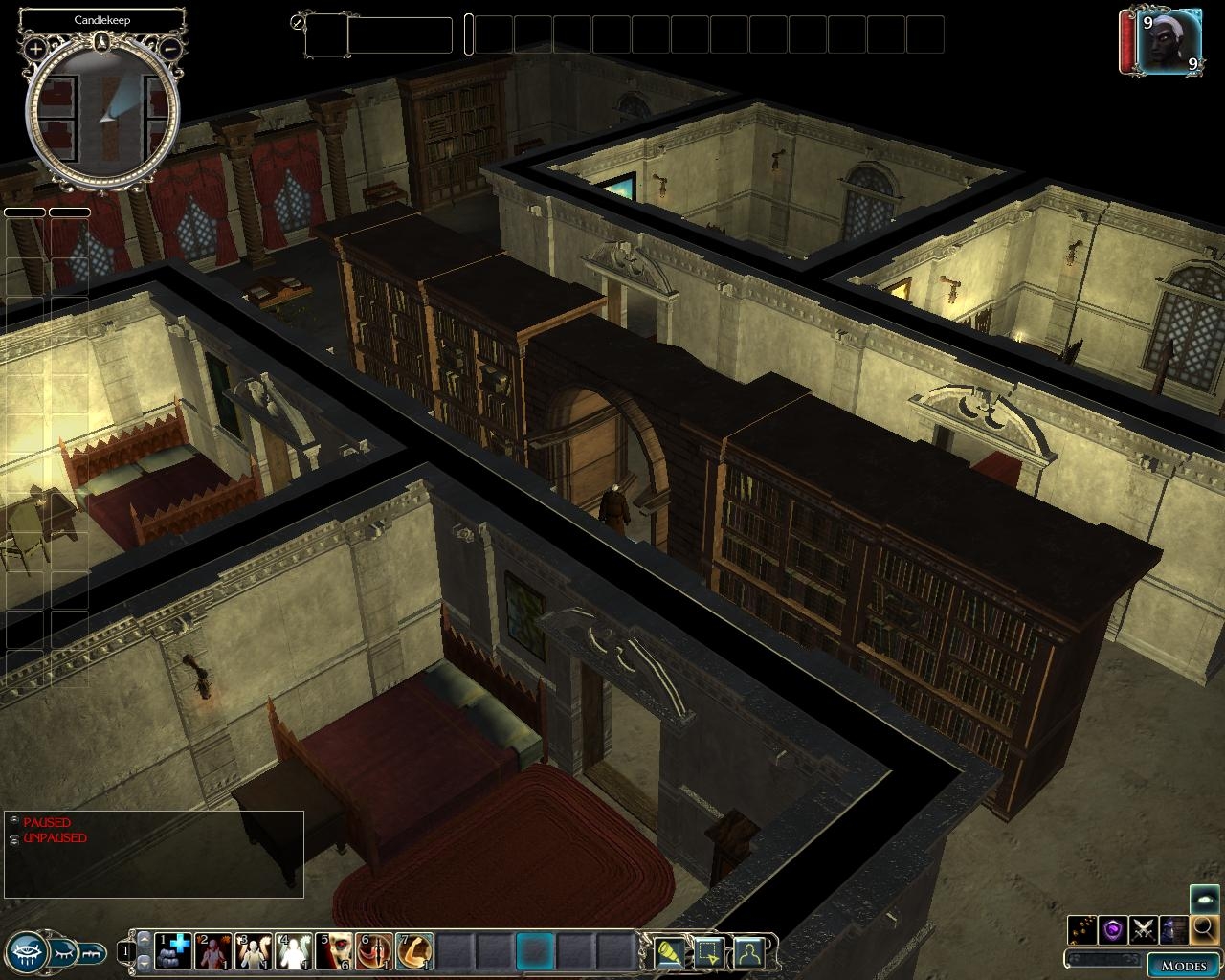
Task: Activate the purple shield mode icon
Action: tap(1112, 928)
